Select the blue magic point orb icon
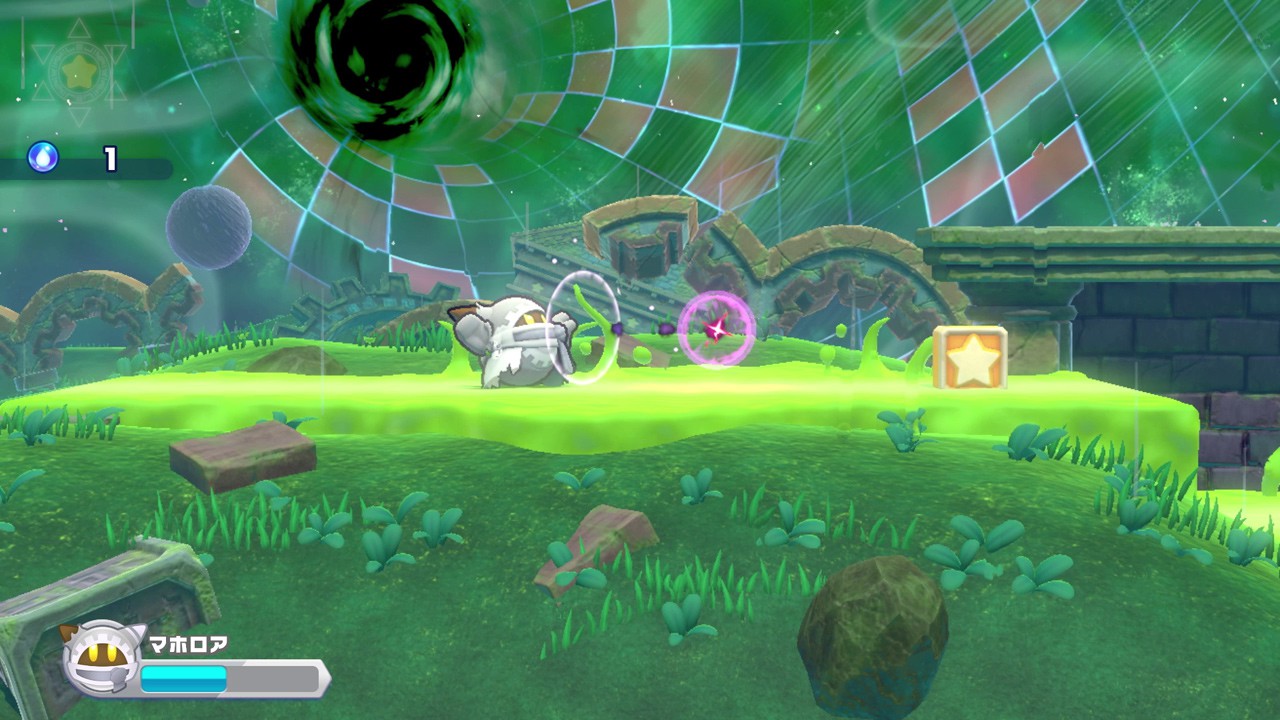 click(43, 157)
